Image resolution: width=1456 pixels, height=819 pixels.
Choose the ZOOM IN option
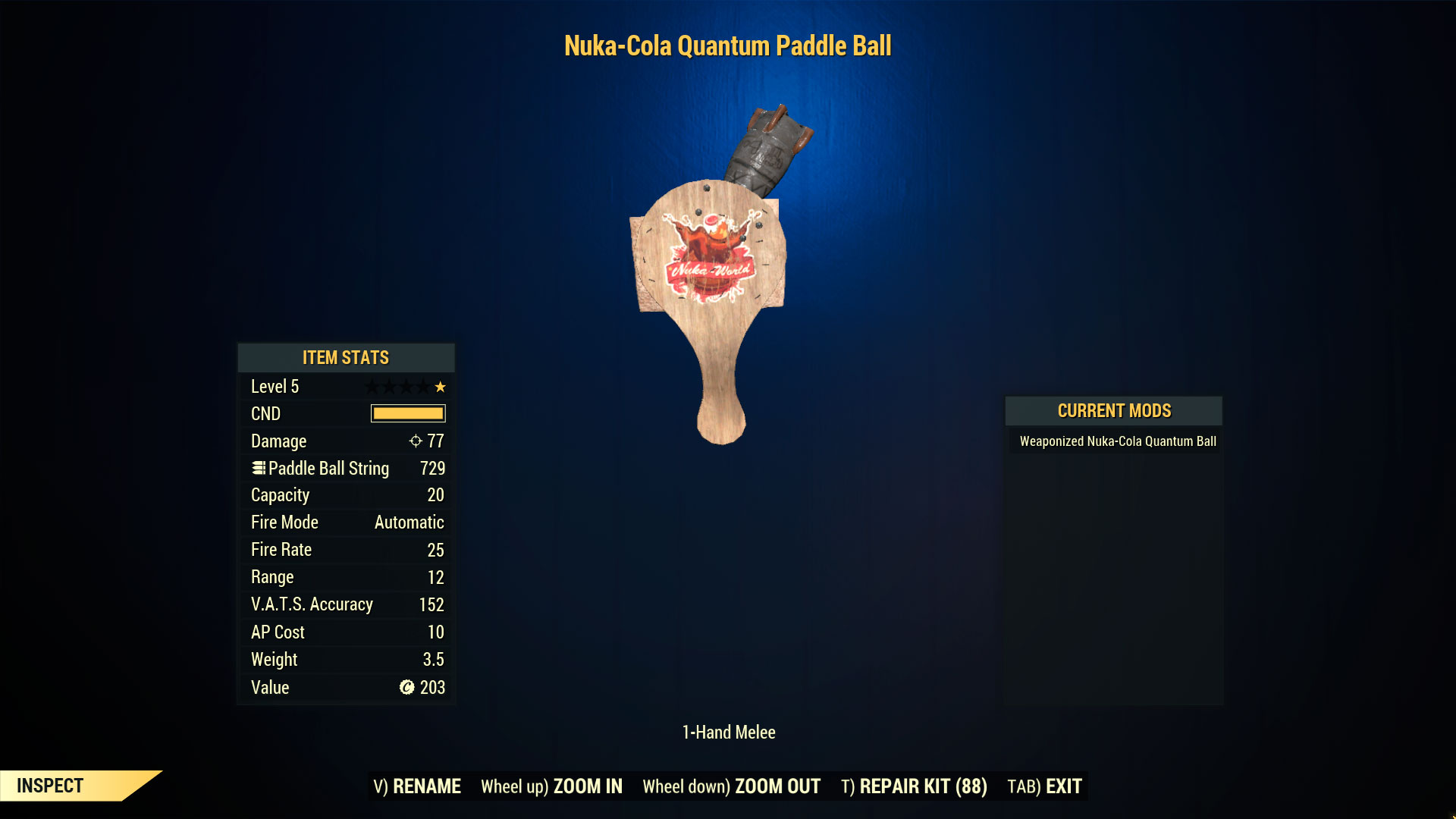click(551, 786)
